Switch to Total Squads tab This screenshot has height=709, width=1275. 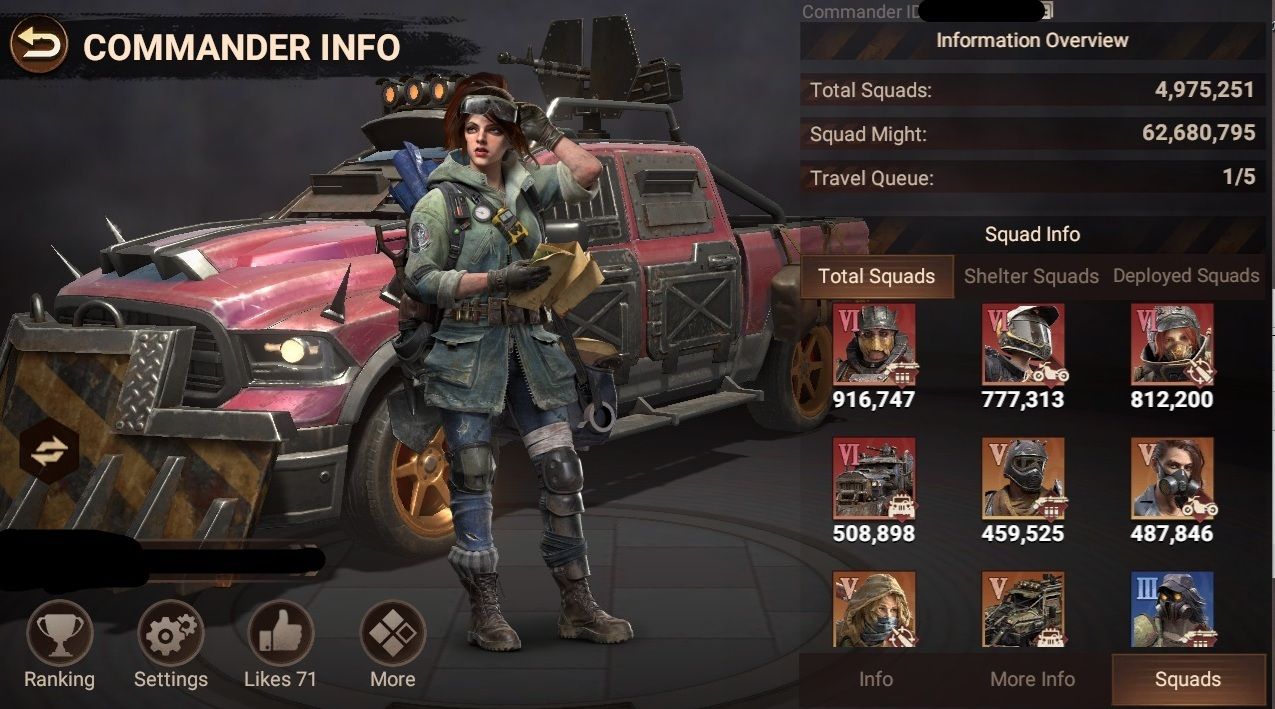tap(876, 276)
